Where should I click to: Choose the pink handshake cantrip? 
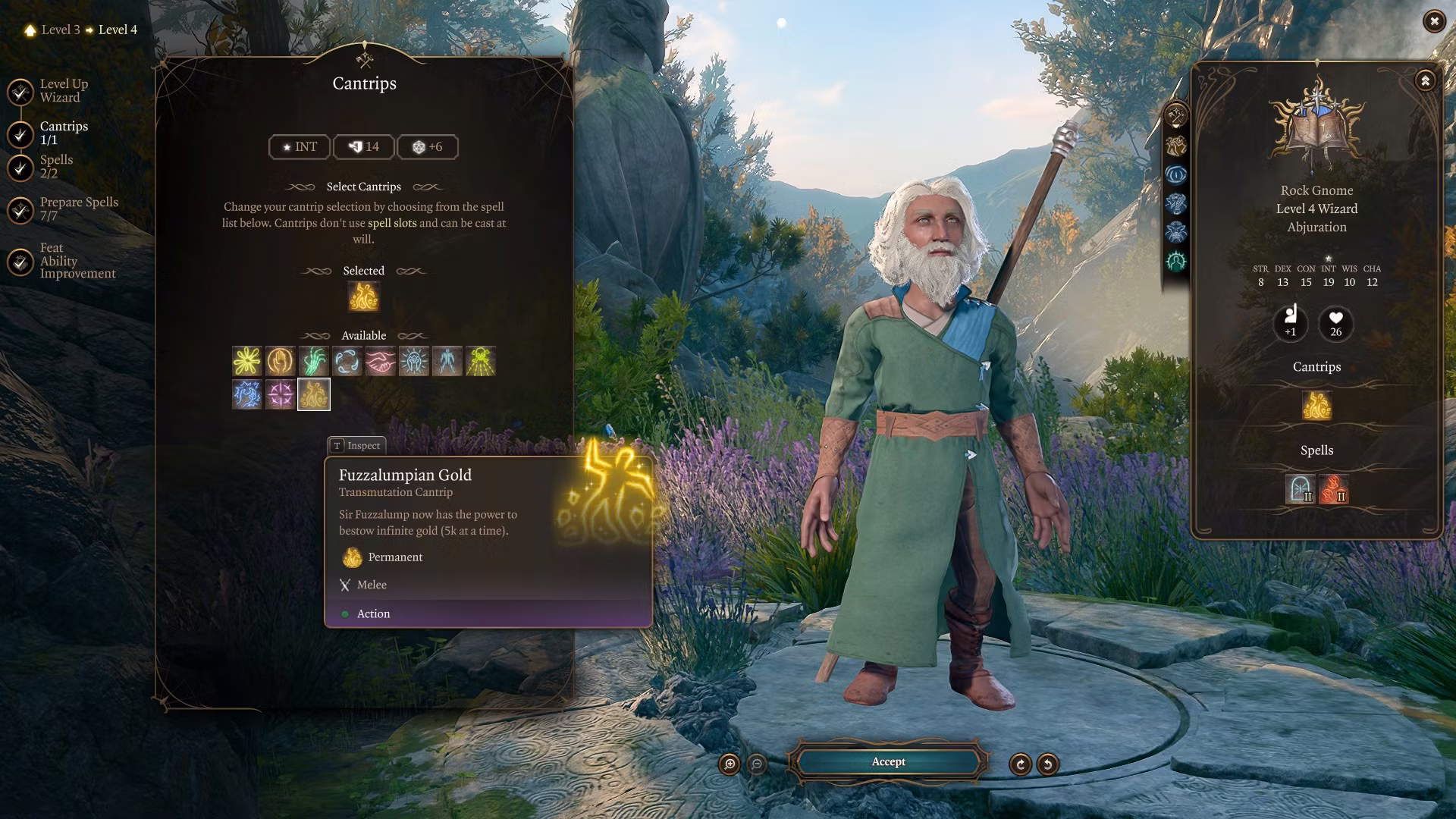380,362
